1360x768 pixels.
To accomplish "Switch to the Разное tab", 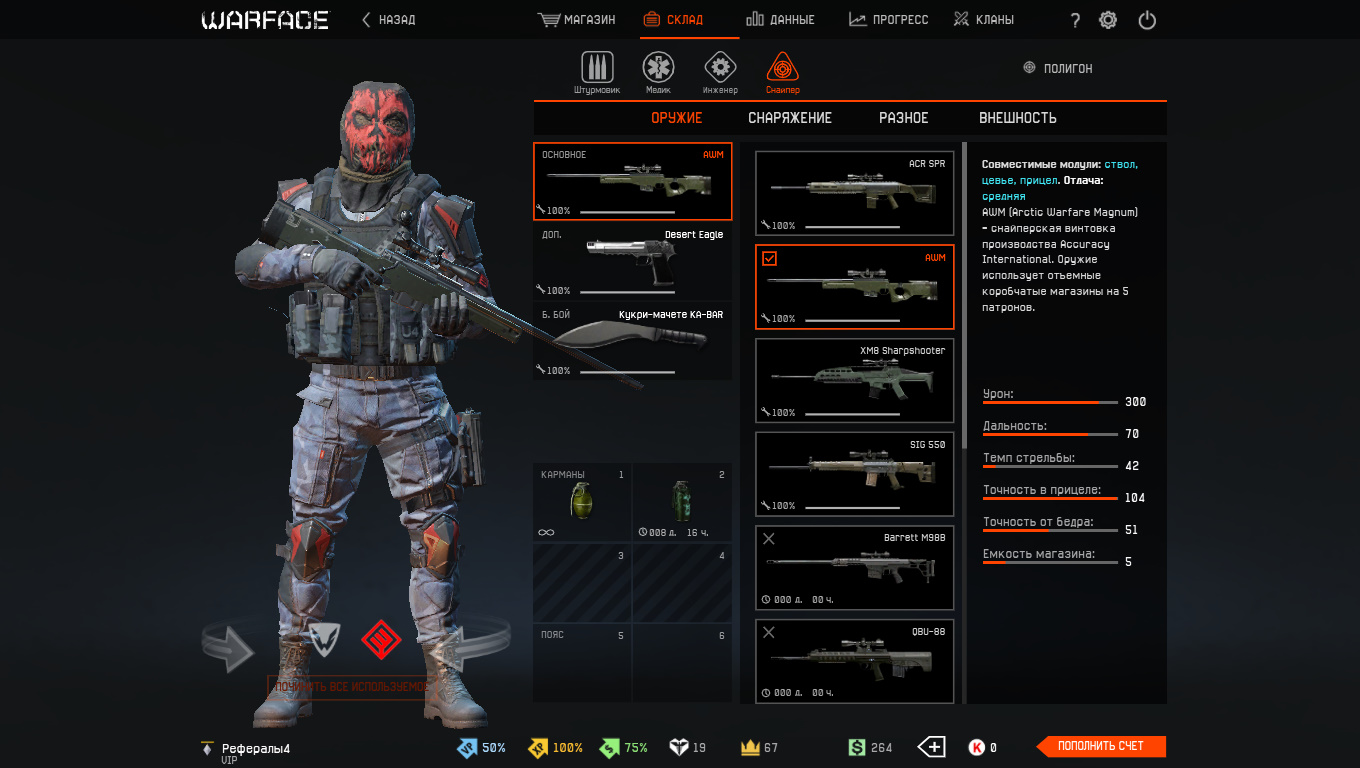I will point(904,118).
